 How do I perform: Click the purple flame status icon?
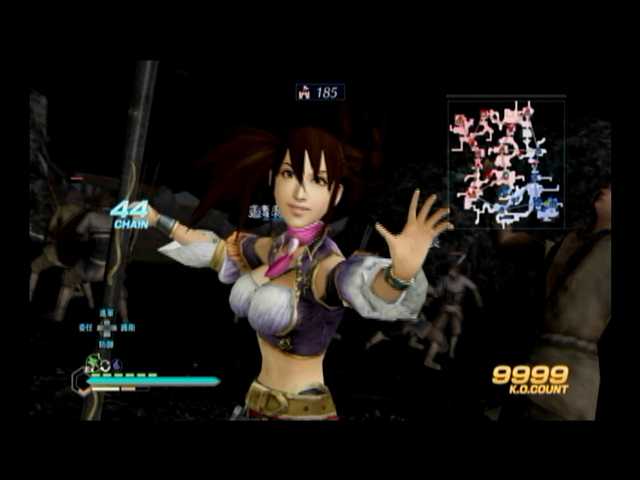pos(115,365)
